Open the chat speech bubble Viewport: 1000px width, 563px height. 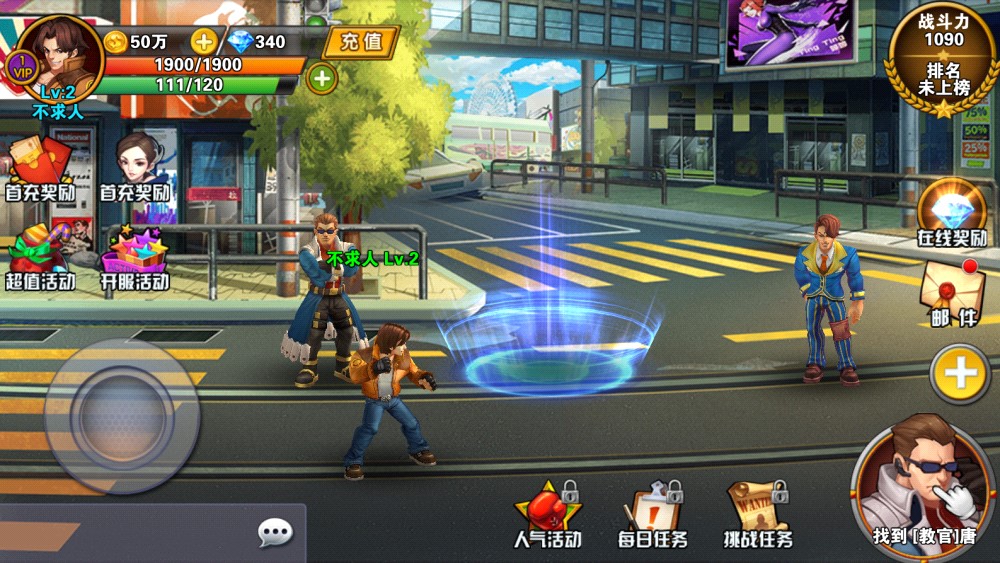coord(275,532)
